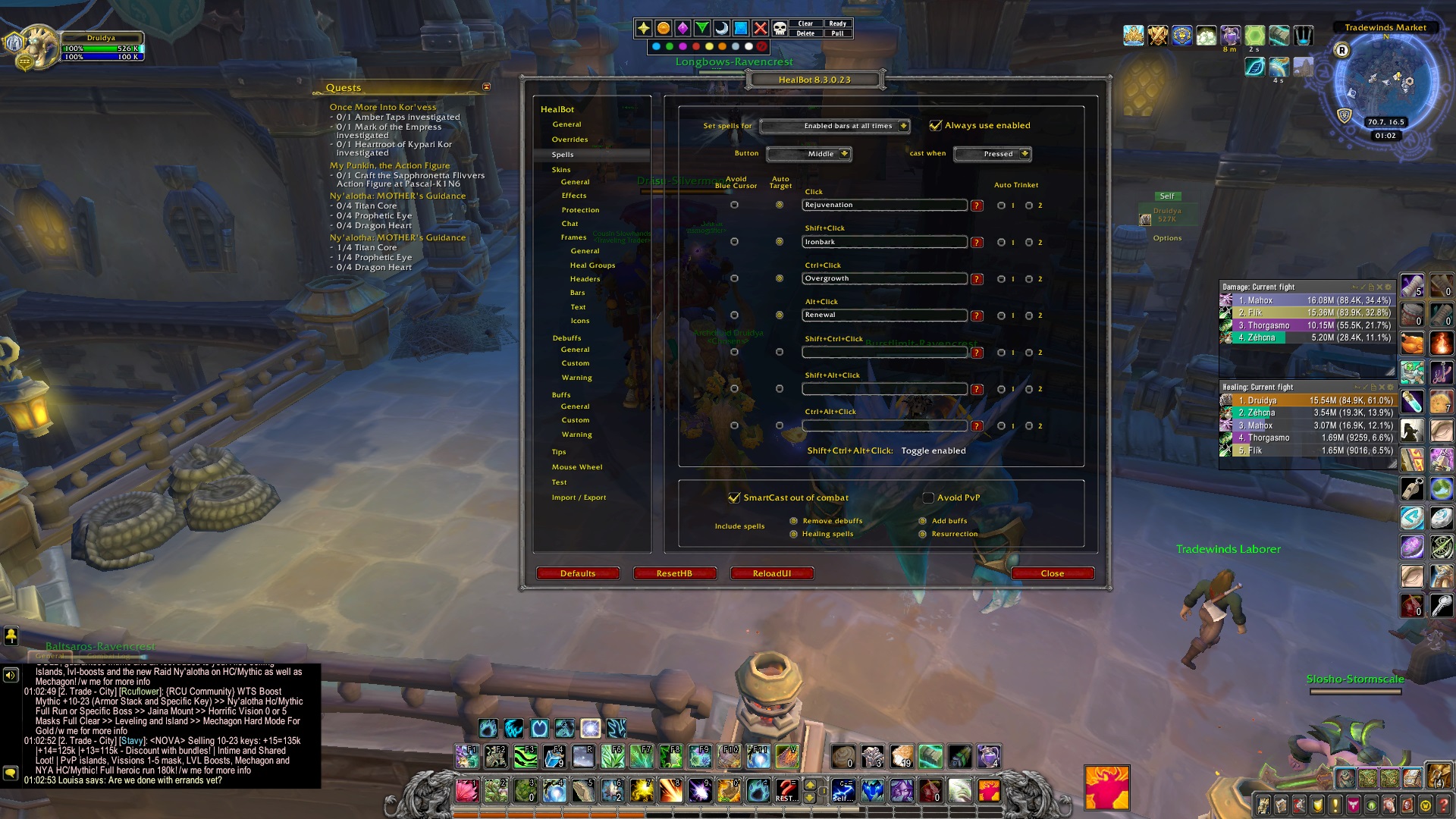The image size is (1456, 819).
Task: Click the leaf spell icon near the minimap buffs
Action: tap(1255, 67)
